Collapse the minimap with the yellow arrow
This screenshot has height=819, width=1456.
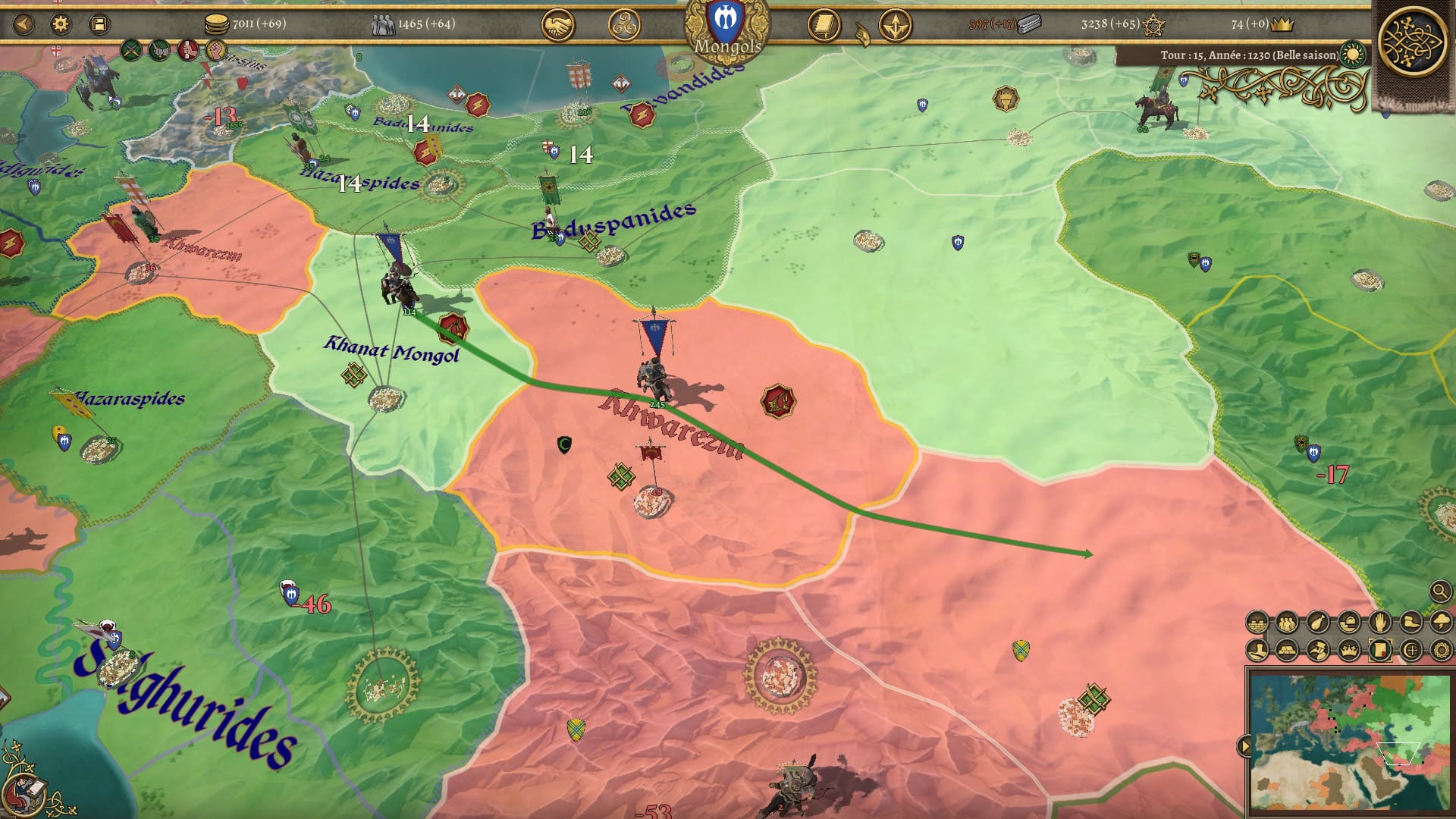[x=1244, y=746]
